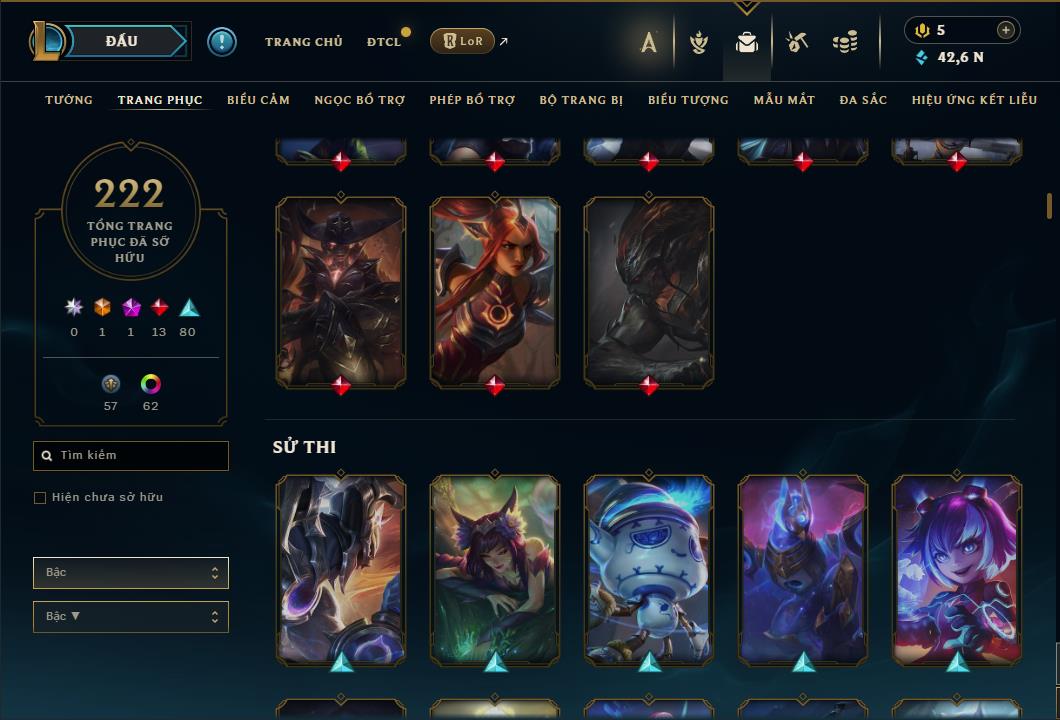The image size is (1060, 720).
Task: Go to PHÉP BỔ TRỢ tab
Action: (x=472, y=100)
